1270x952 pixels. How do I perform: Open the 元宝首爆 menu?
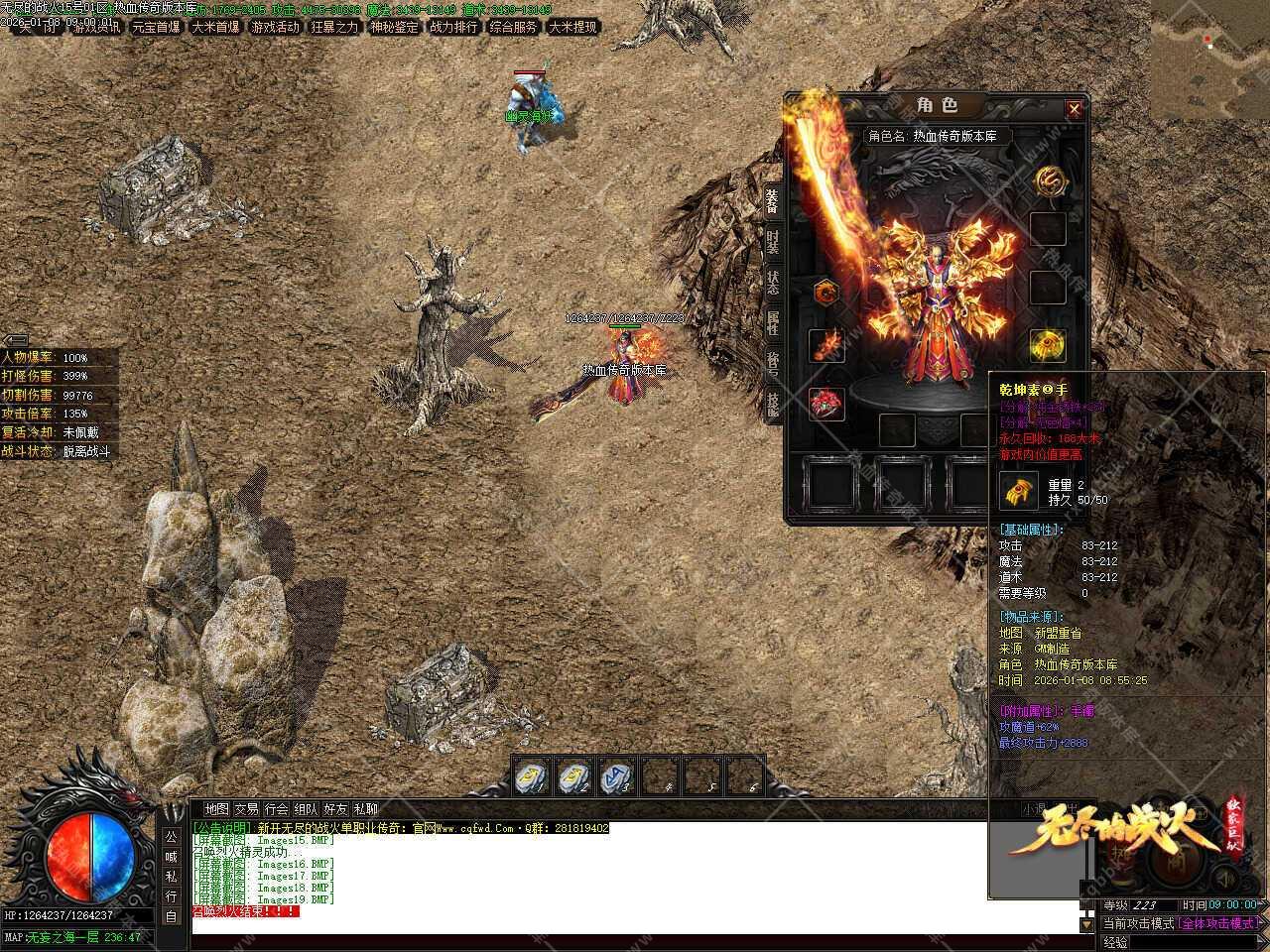pos(156,27)
